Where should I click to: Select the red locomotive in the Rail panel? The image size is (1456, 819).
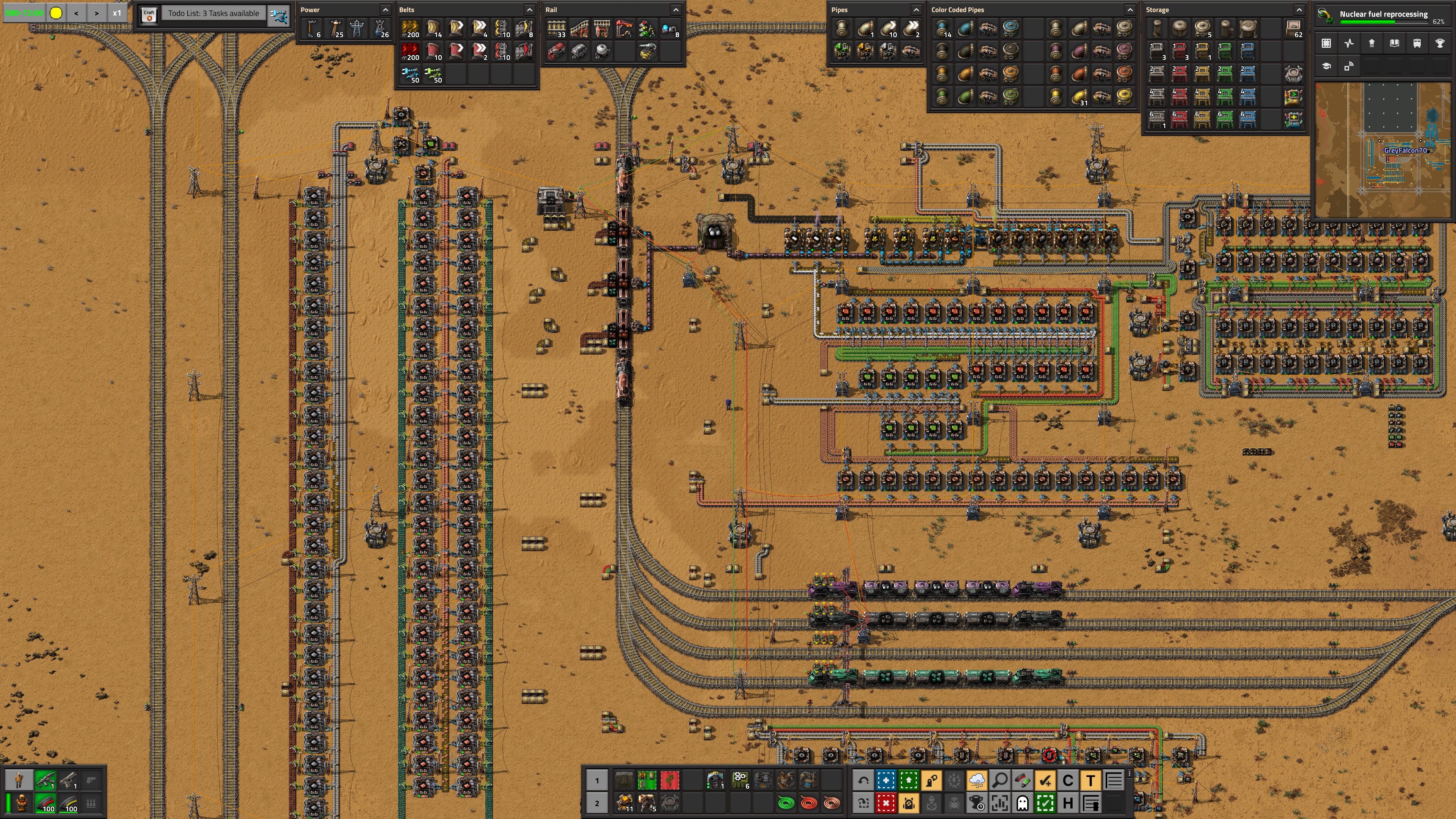(556, 52)
